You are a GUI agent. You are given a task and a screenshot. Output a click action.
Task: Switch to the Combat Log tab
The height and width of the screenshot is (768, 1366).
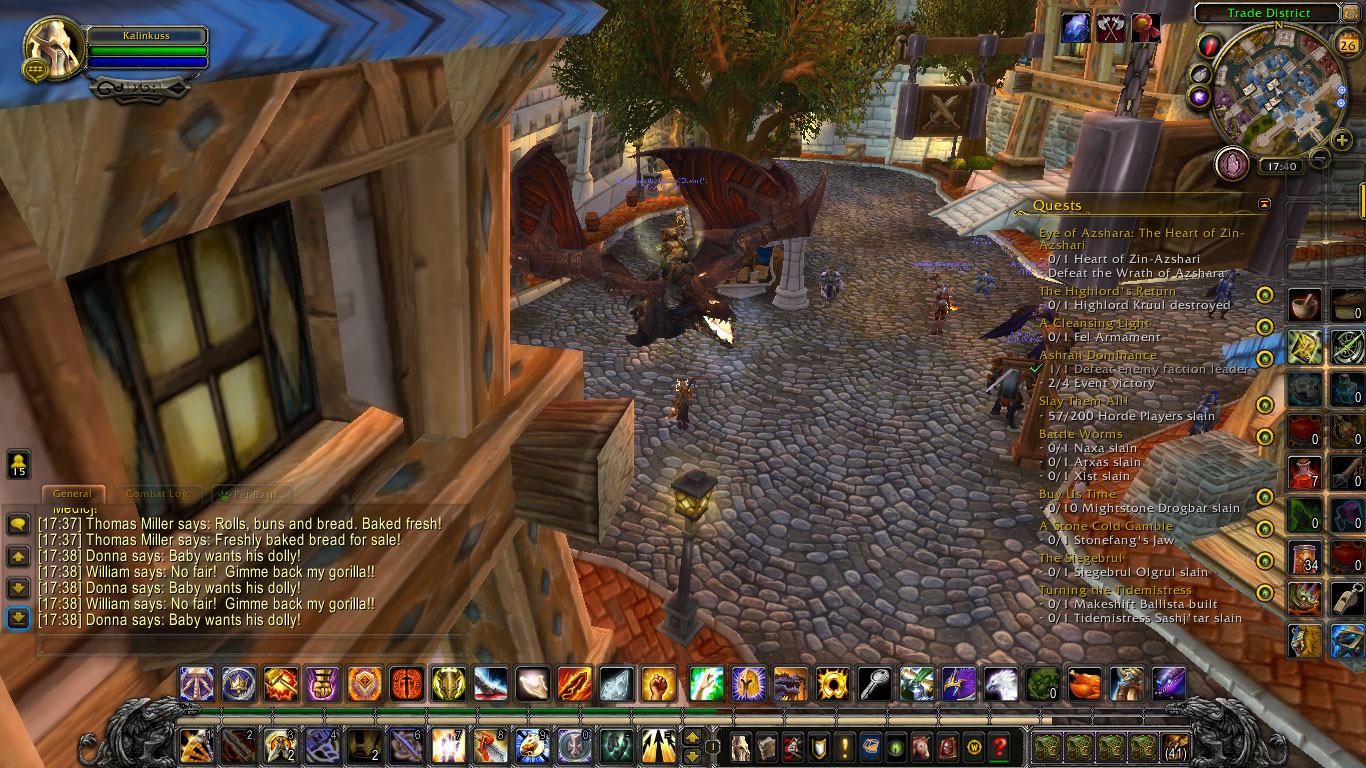157,494
